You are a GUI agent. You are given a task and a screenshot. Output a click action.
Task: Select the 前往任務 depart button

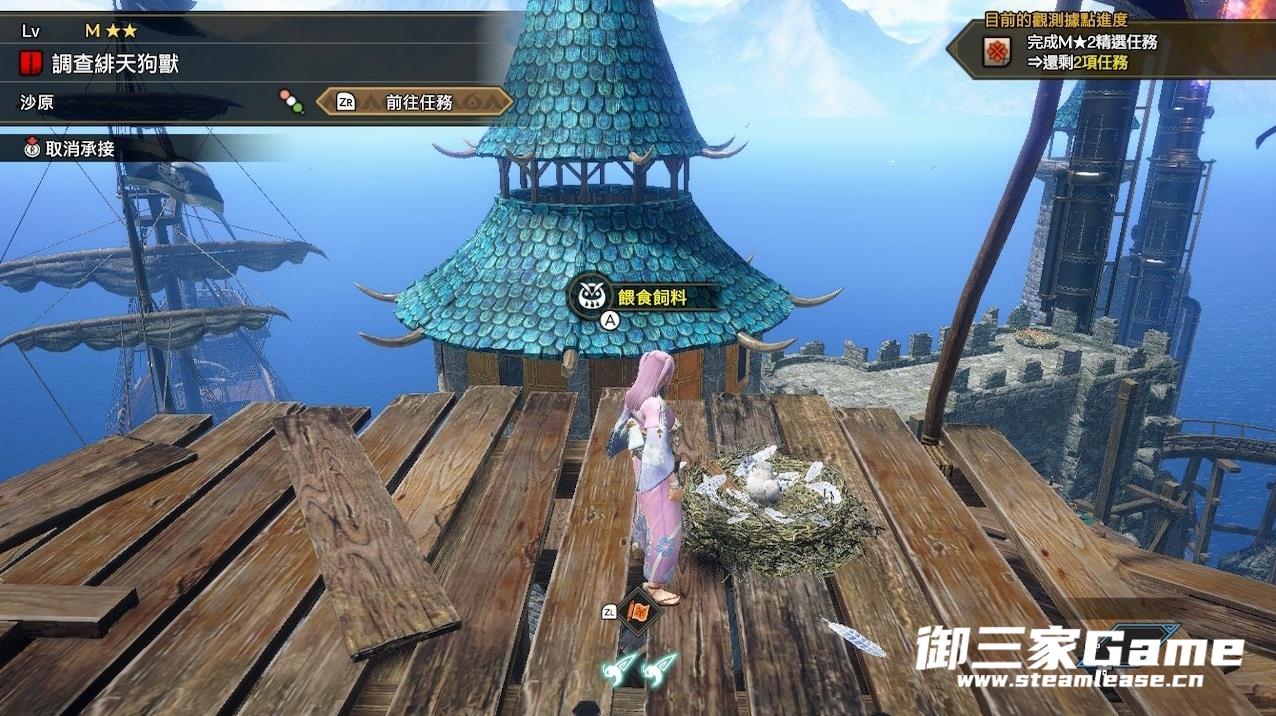pyautogui.click(x=418, y=102)
